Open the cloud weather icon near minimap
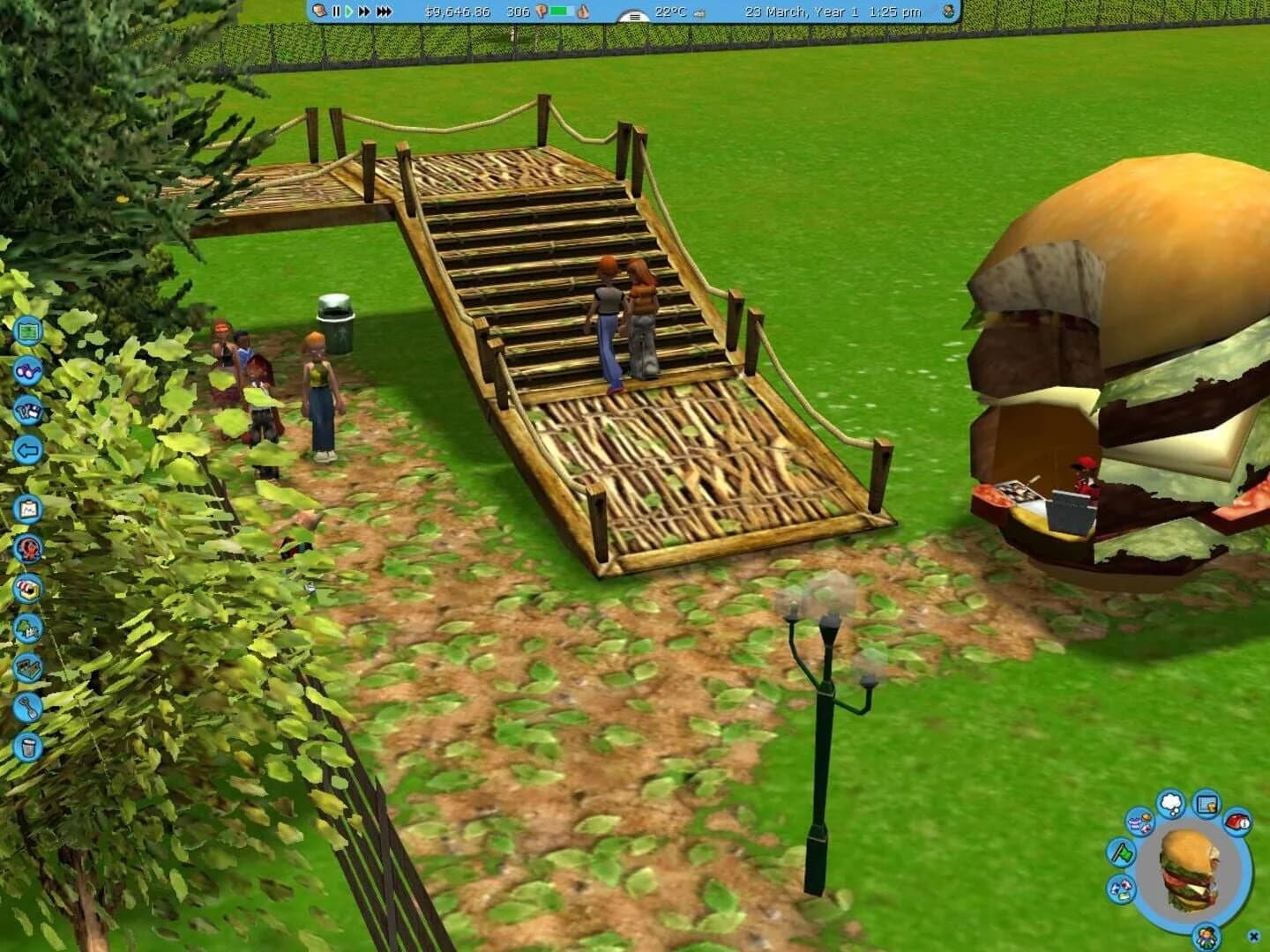 tap(1172, 803)
